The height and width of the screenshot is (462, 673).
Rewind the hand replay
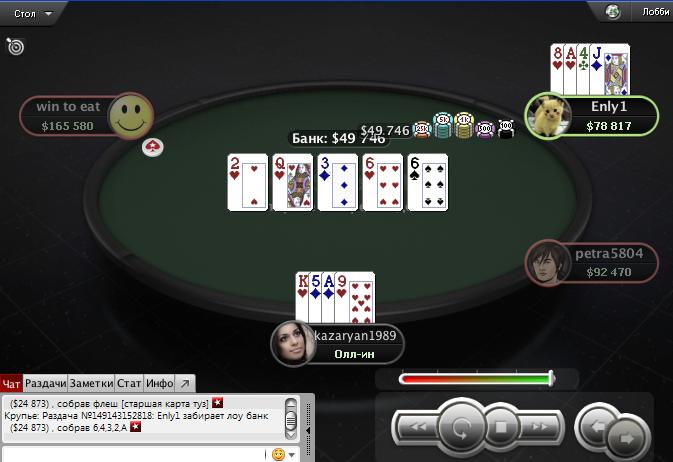coord(418,428)
